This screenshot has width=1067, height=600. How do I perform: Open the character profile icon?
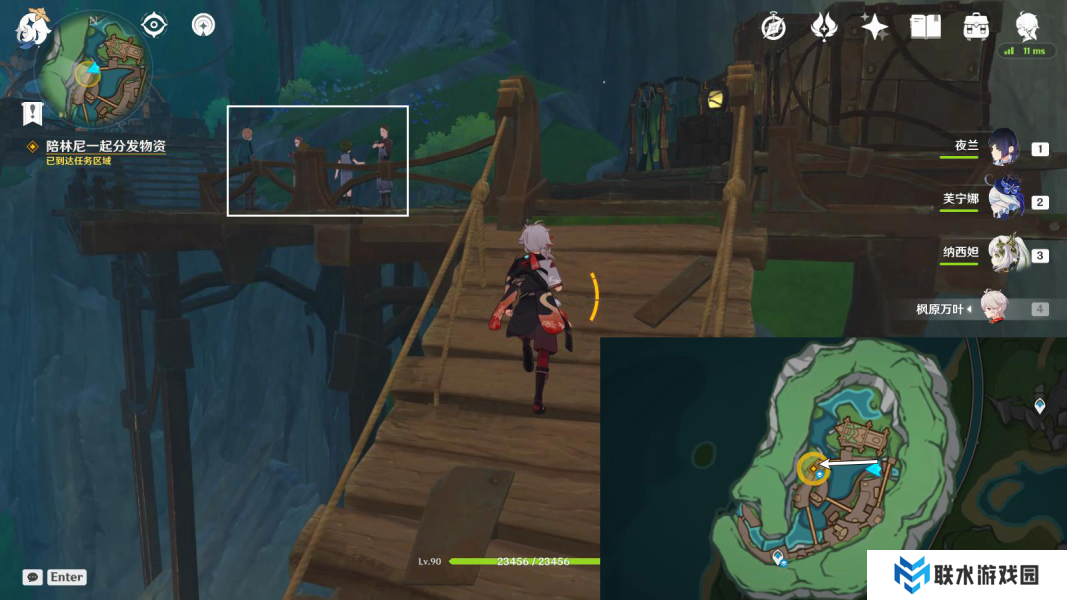tap(1027, 25)
